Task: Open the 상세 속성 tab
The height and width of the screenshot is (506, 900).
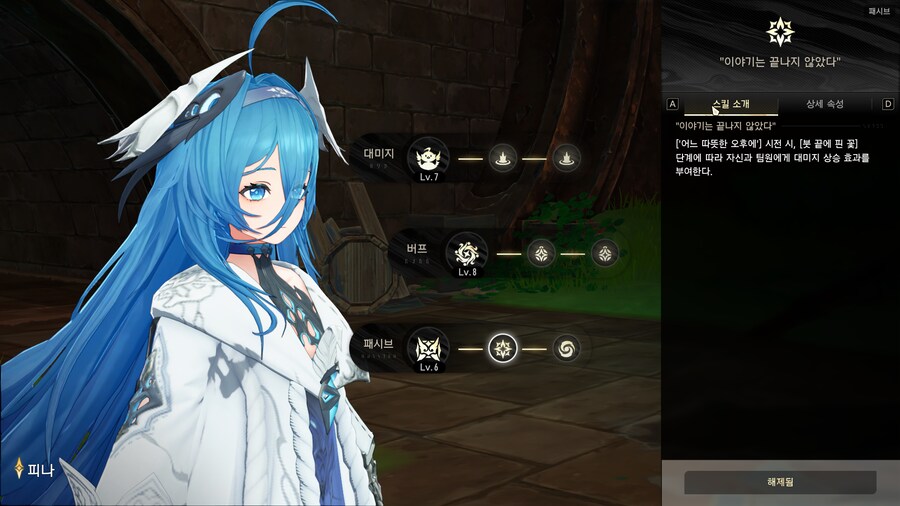Action: pyautogui.click(x=826, y=104)
